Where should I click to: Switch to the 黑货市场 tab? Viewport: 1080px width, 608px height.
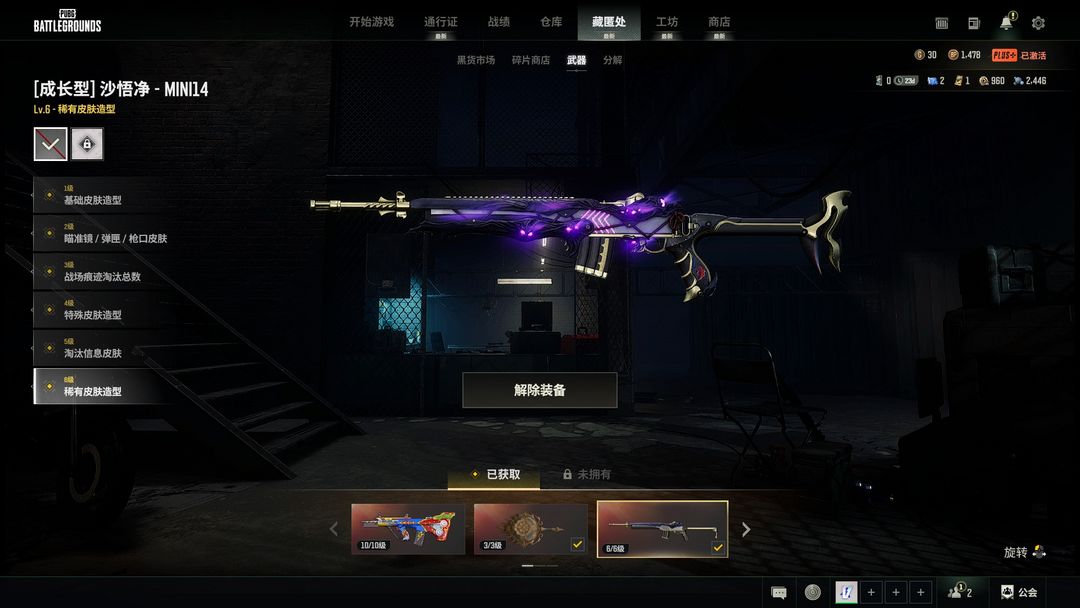[x=476, y=60]
